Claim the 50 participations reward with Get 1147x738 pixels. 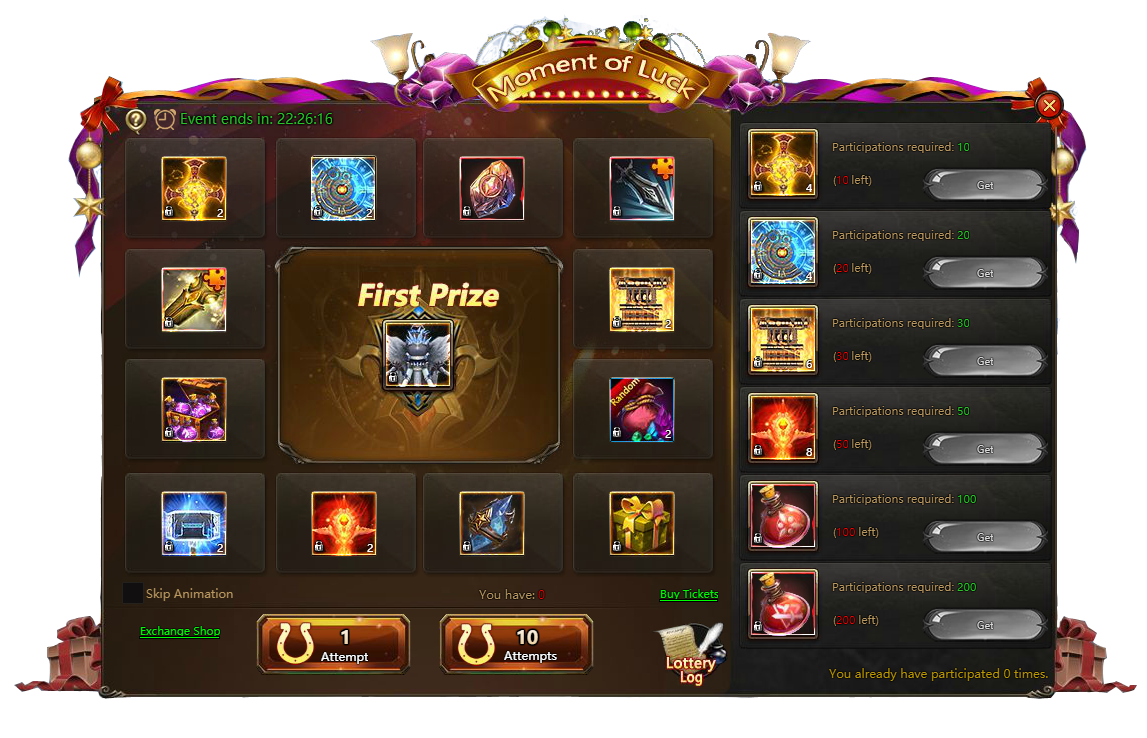click(984, 449)
